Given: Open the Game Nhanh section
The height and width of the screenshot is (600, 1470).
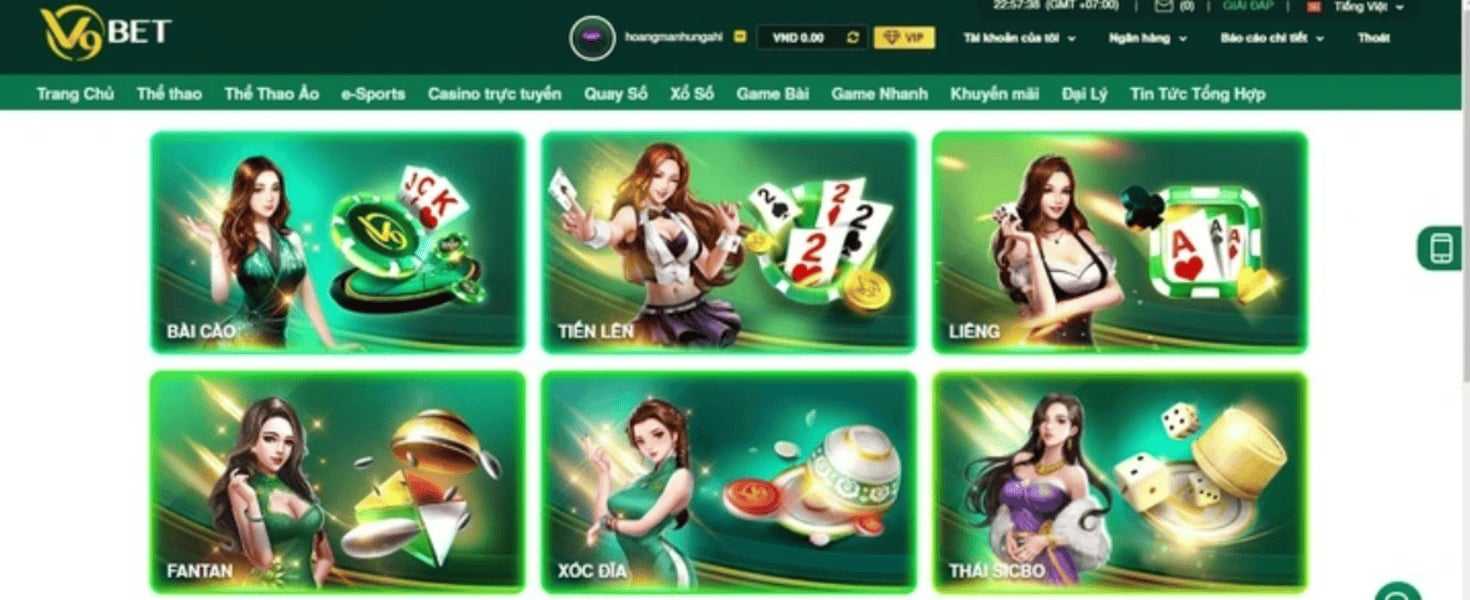Looking at the screenshot, I should (879, 94).
